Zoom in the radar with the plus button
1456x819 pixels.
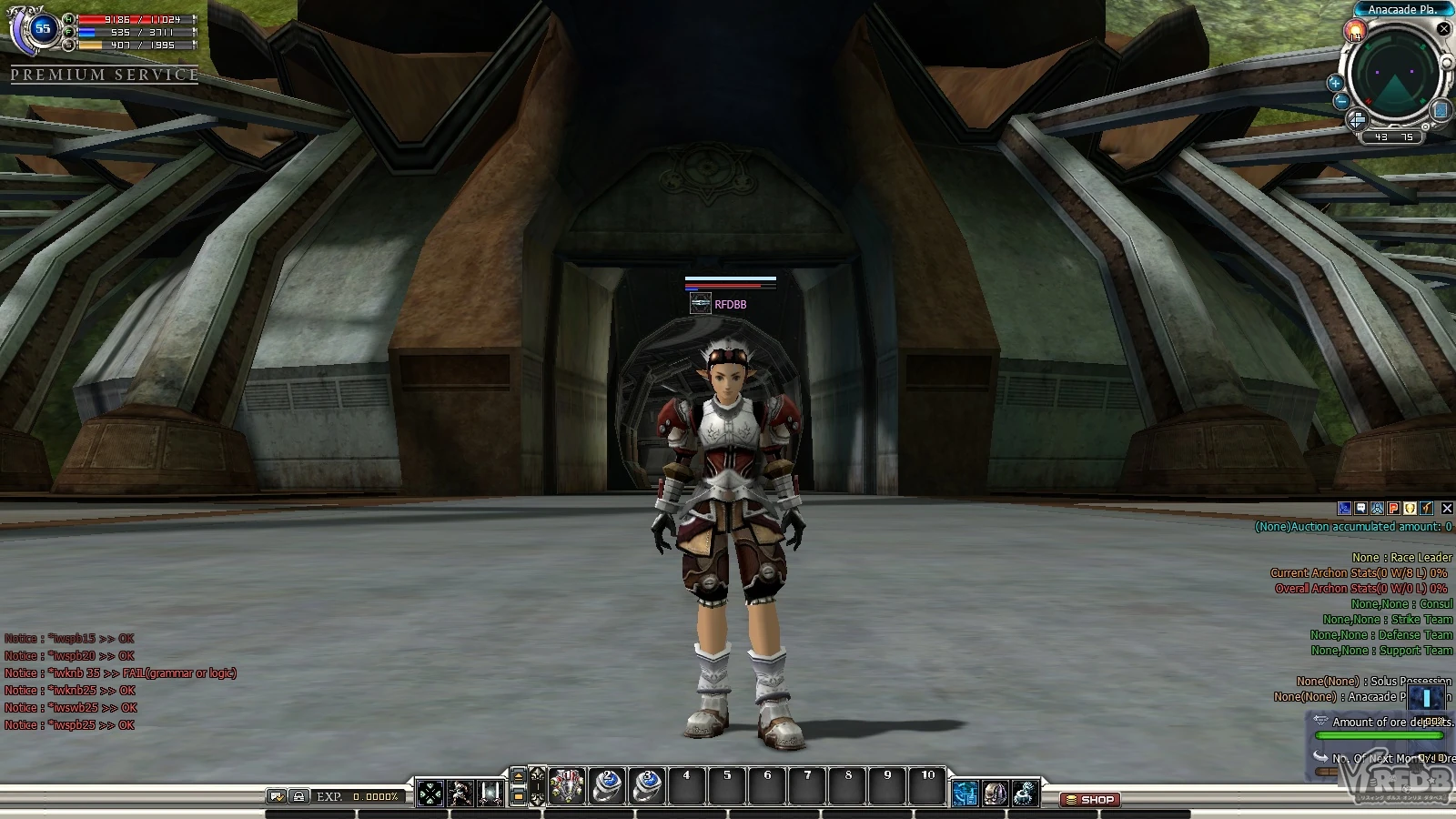click(x=1336, y=83)
